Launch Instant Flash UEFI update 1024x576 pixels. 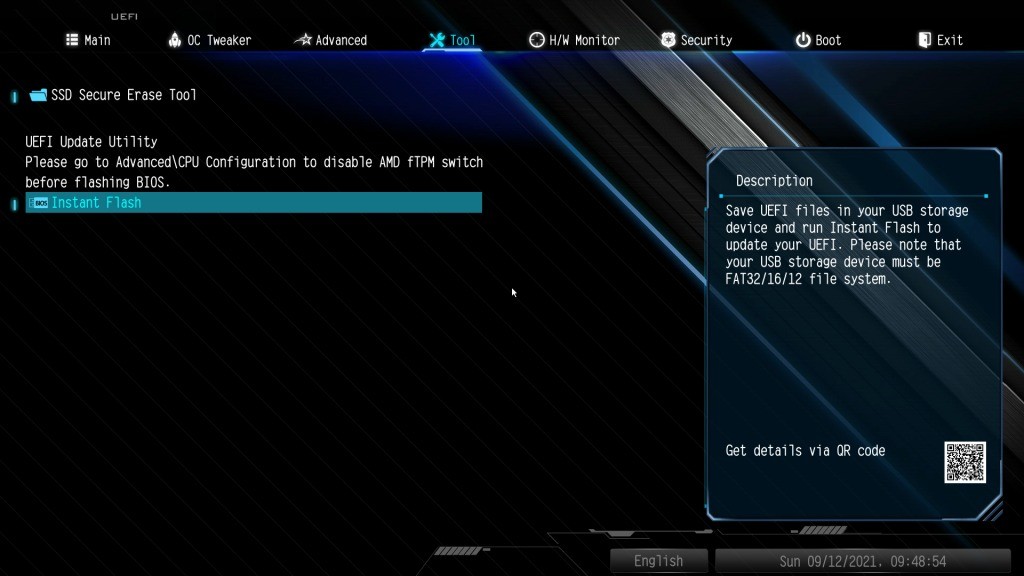tap(96, 203)
